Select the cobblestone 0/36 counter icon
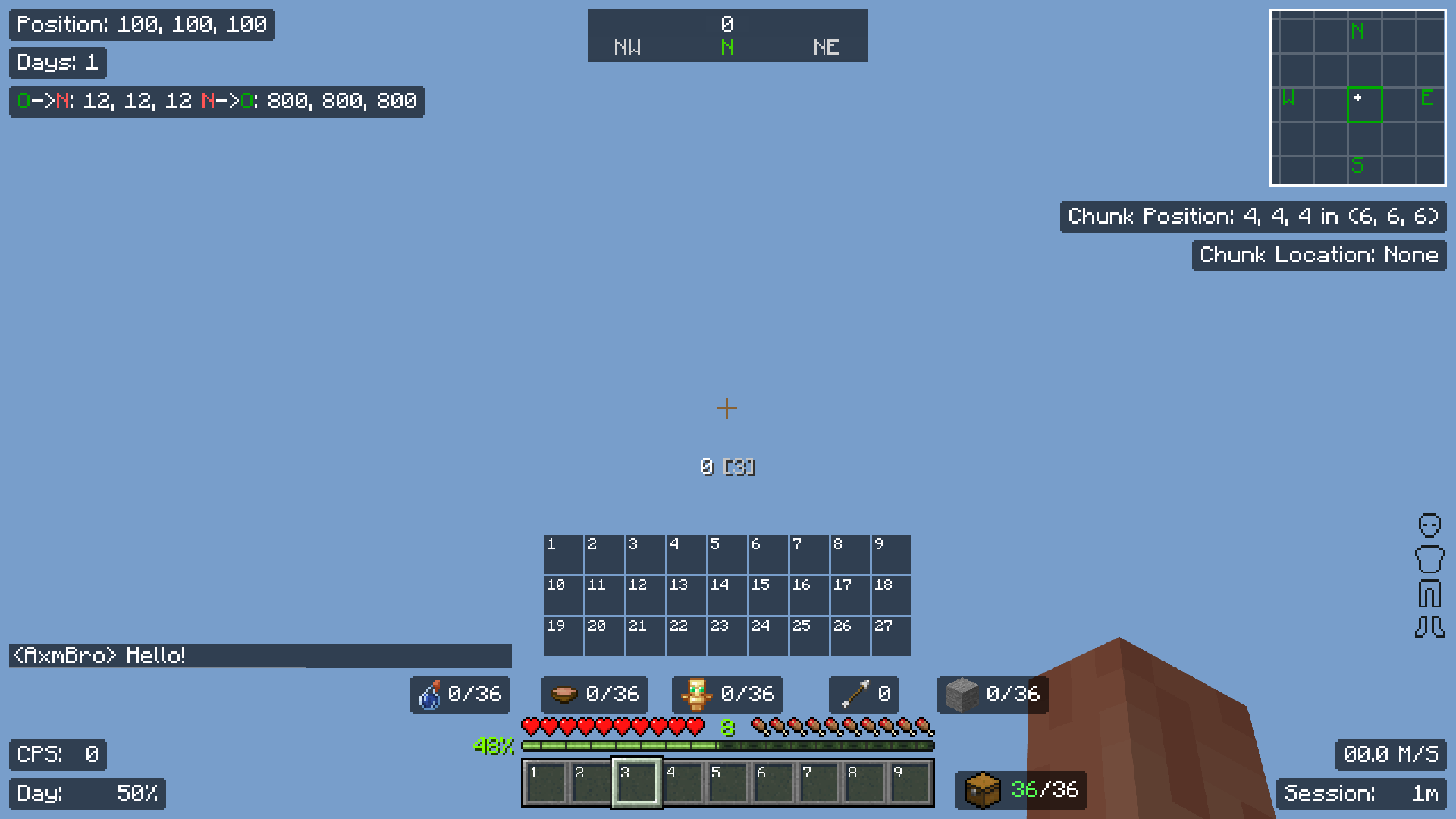Viewport: 1456px width, 819px height. [x=962, y=694]
